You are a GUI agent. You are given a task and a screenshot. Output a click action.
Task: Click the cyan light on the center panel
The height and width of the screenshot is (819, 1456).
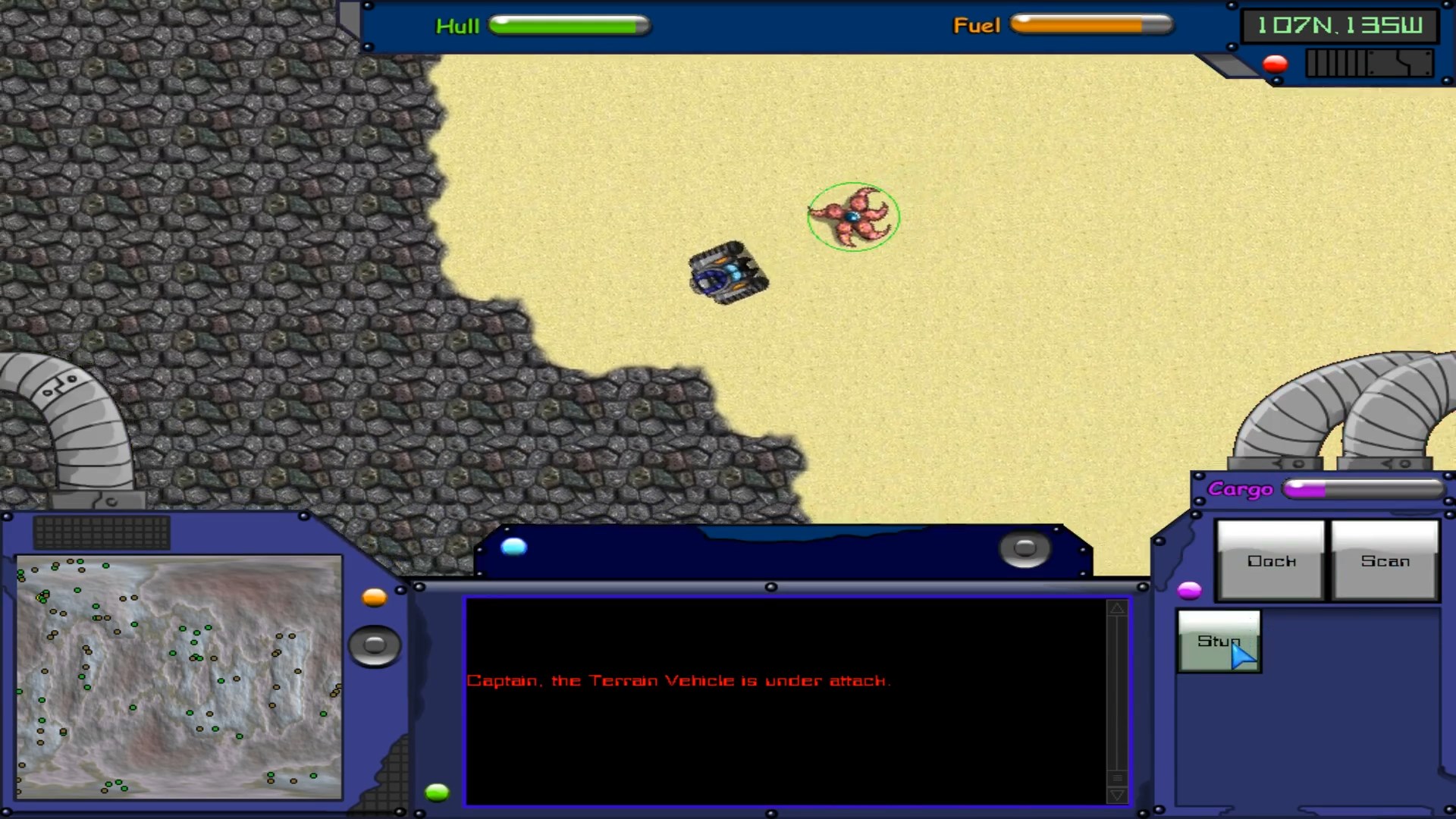[x=513, y=547]
